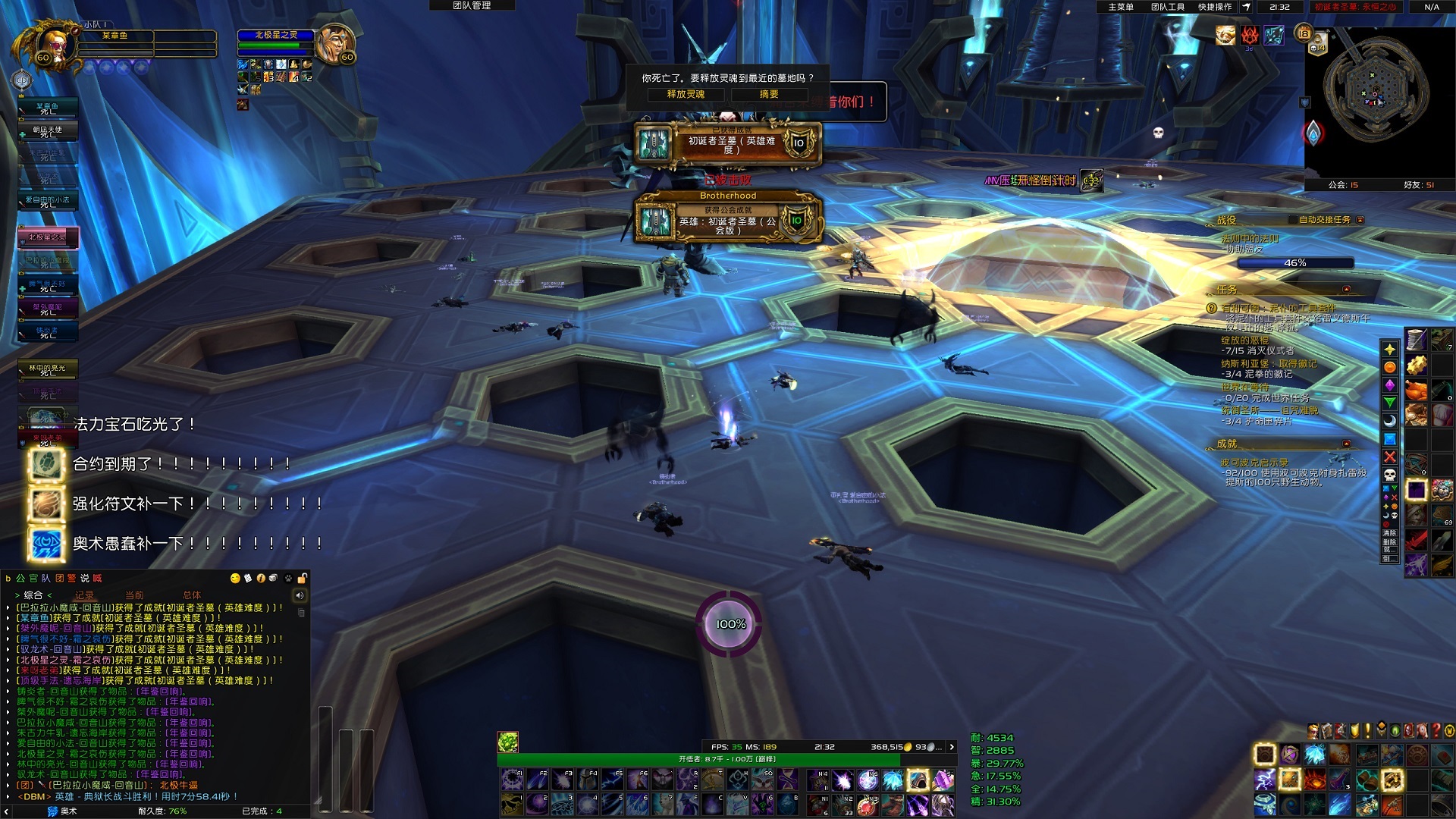The image size is (1456, 819).
Task: Place the white skull raid marker
Action: tap(1389, 475)
